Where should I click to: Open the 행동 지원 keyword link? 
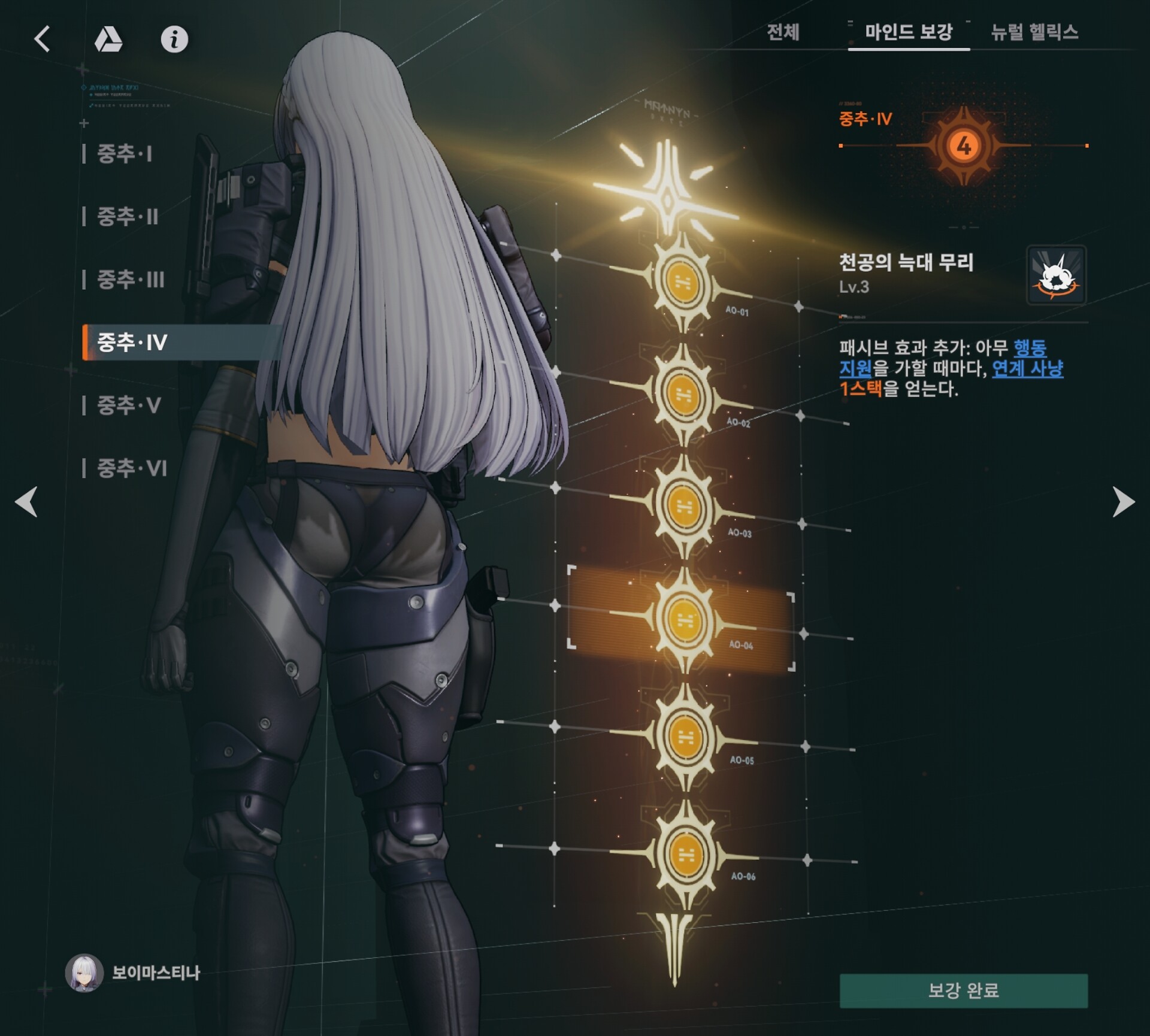1030,348
